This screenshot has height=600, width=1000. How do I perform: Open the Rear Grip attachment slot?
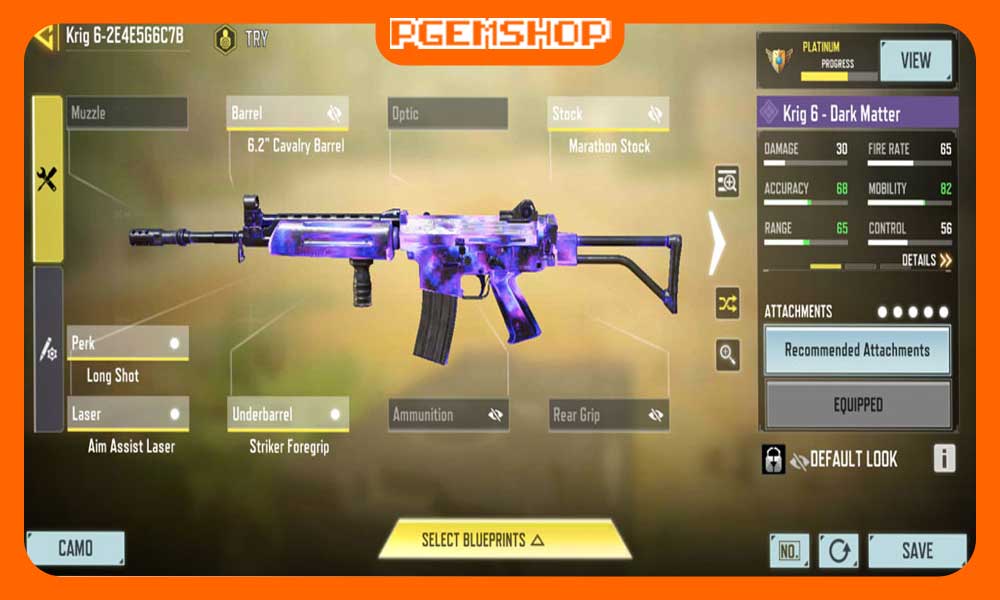point(608,414)
